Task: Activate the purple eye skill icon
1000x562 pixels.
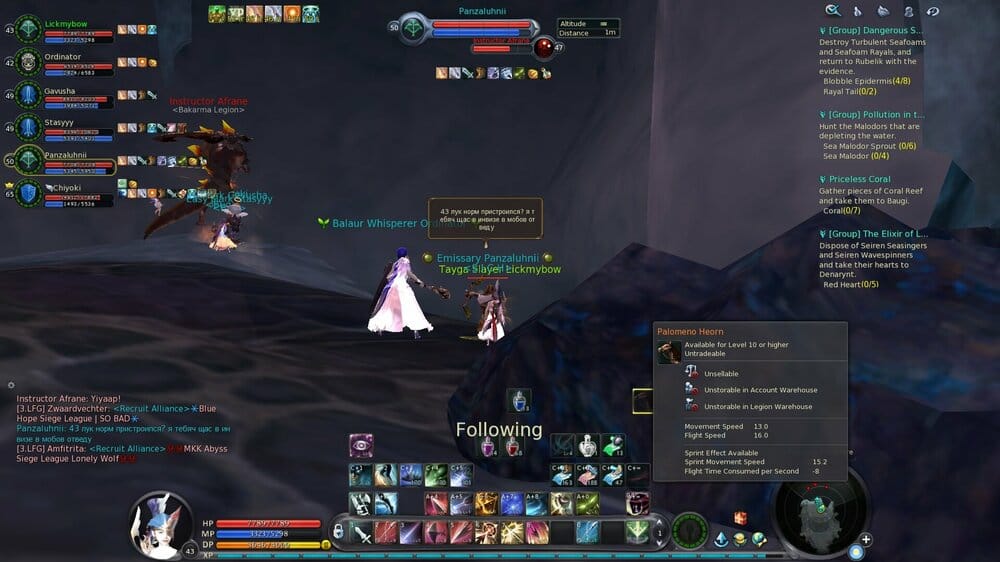Action: 361,446
